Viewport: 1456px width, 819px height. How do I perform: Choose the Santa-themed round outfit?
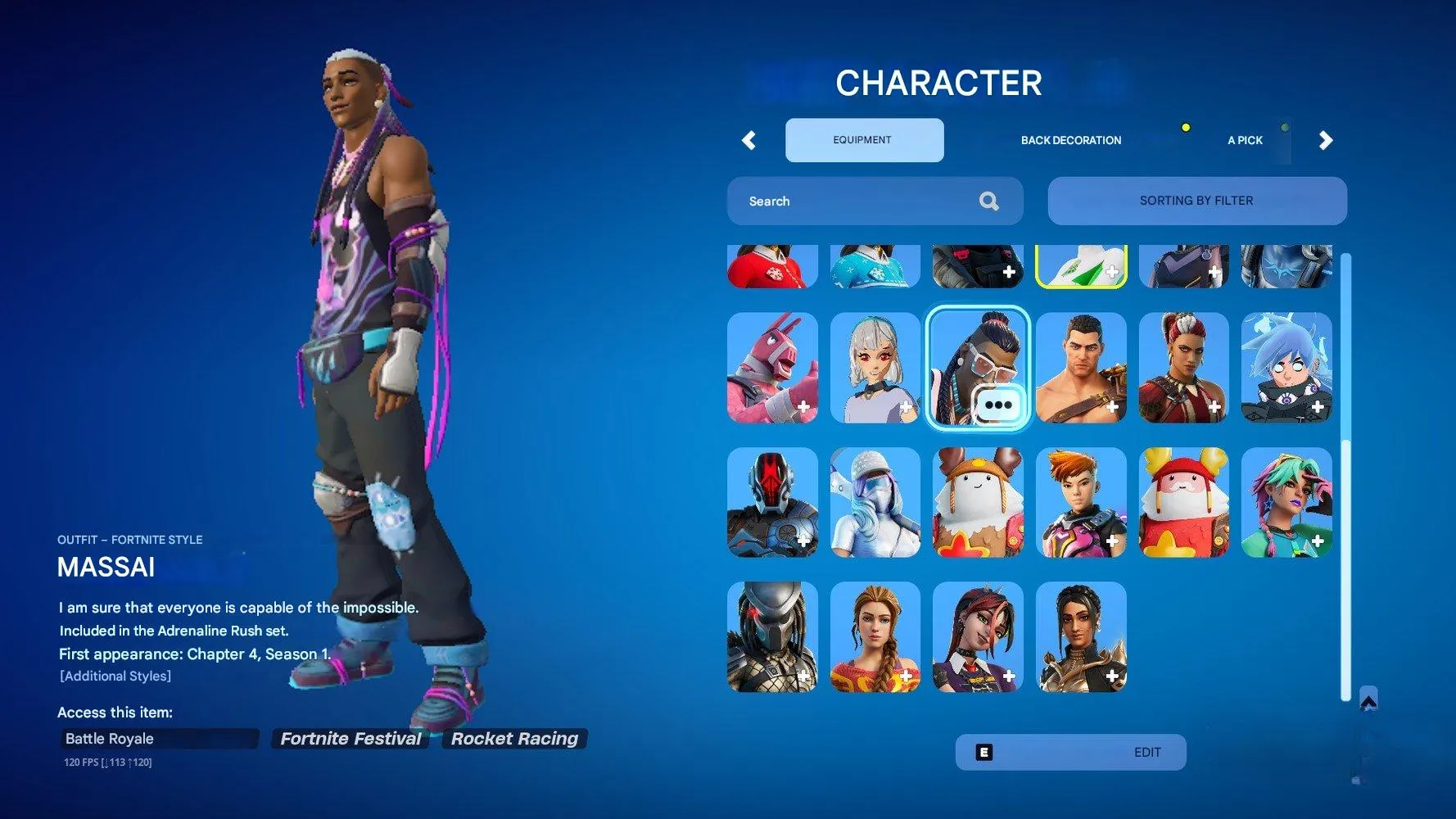(x=1183, y=503)
